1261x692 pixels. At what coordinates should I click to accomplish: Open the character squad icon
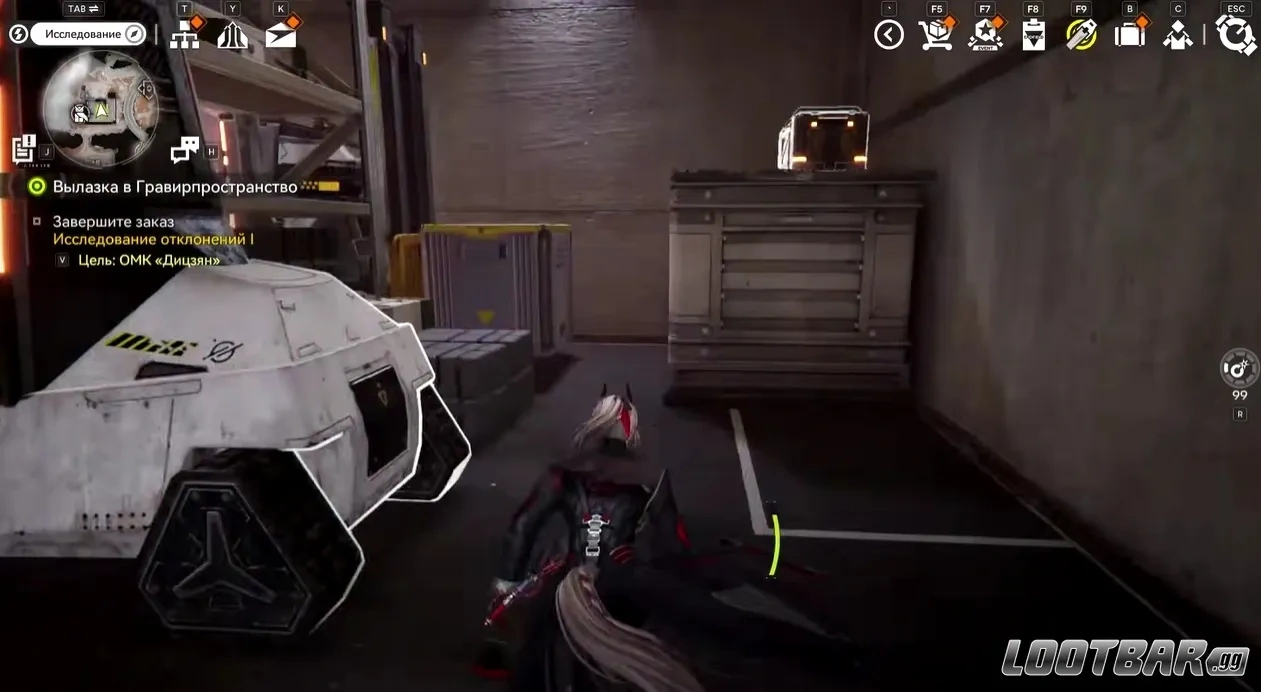point(1178,35)
